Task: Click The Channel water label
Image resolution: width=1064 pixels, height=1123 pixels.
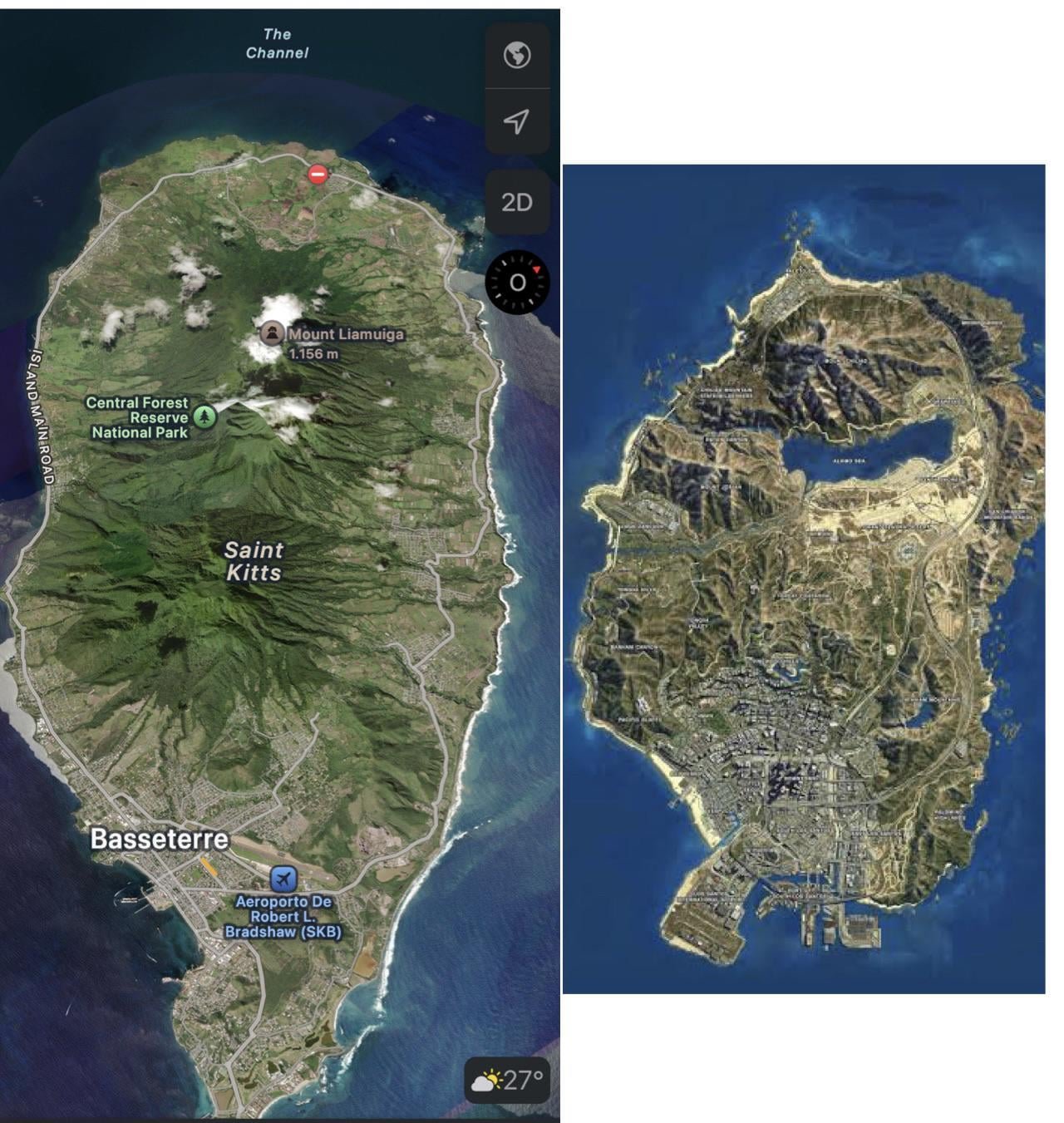Action: [278, 44]
